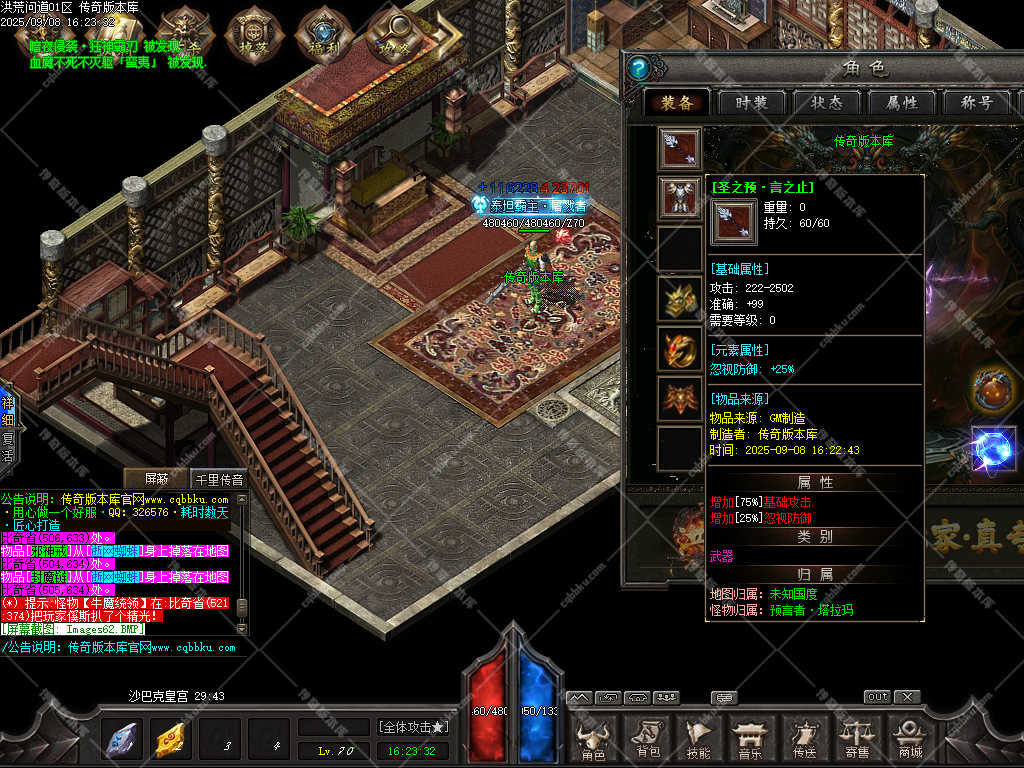1024x768 pixels.
Task: Select the equipped weapon slot in the character panel
Action: pyautogui.click(x=680, y=148)
